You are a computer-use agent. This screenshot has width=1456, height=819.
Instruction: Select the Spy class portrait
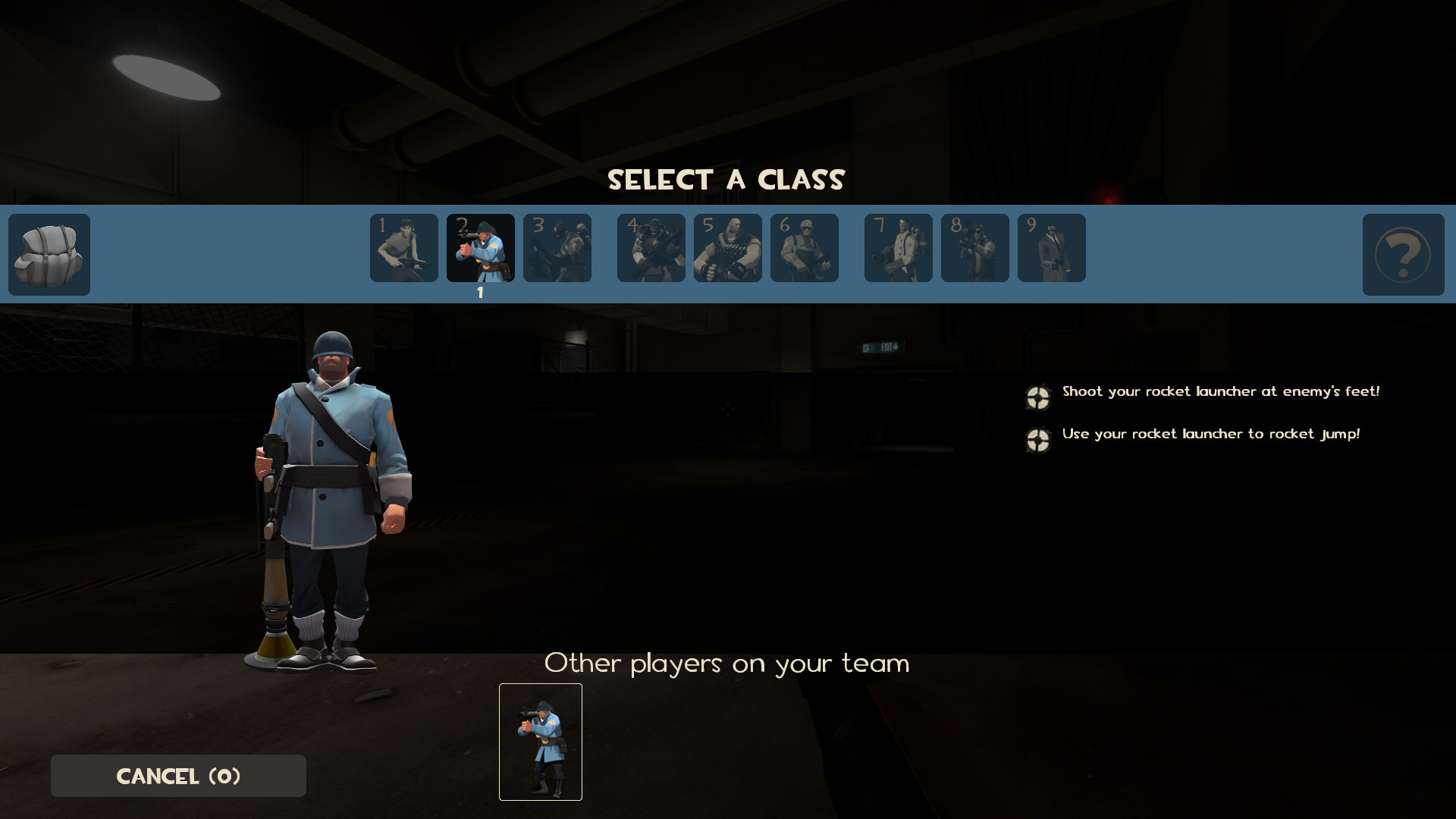click(x=1052, y=248)
